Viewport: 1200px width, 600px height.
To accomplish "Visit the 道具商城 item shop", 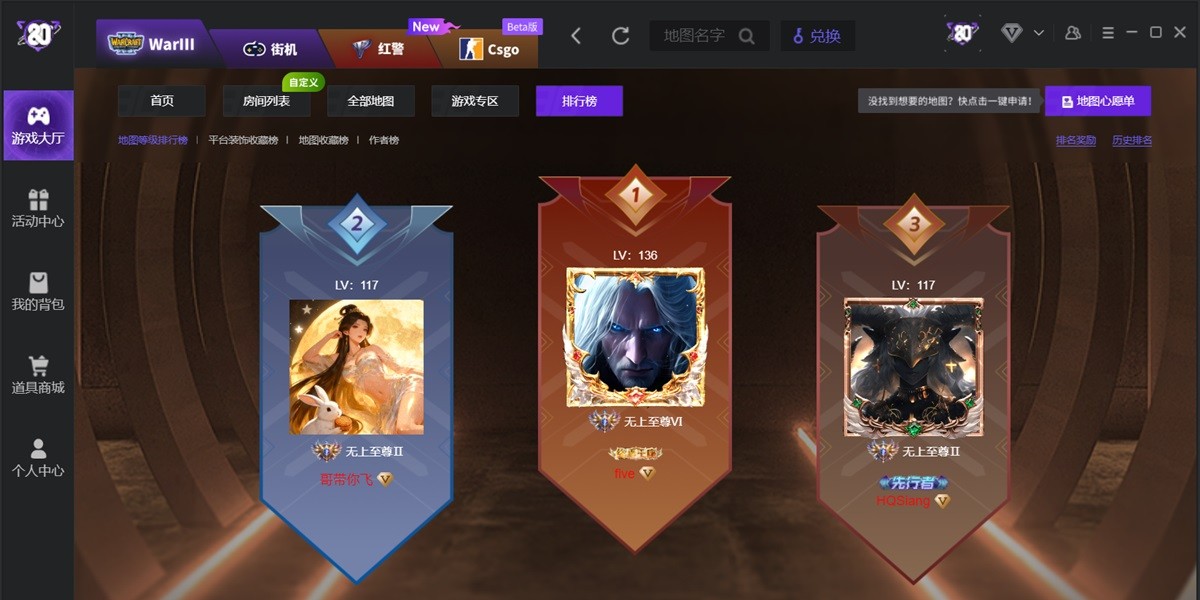I will point(38,374).
